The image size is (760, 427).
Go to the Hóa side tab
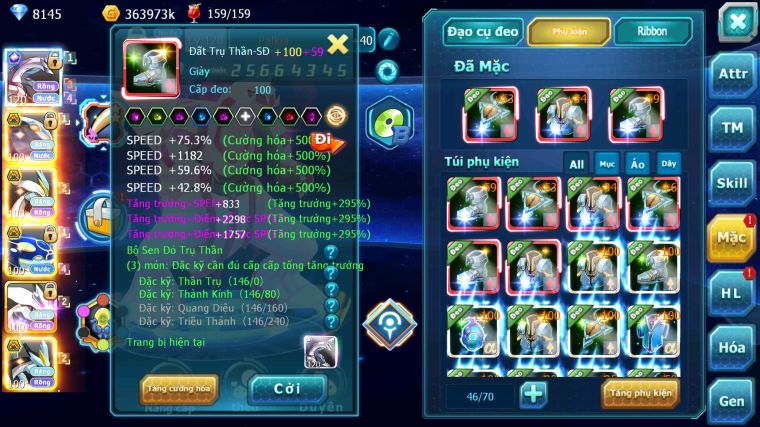click(x=732, y=346)
